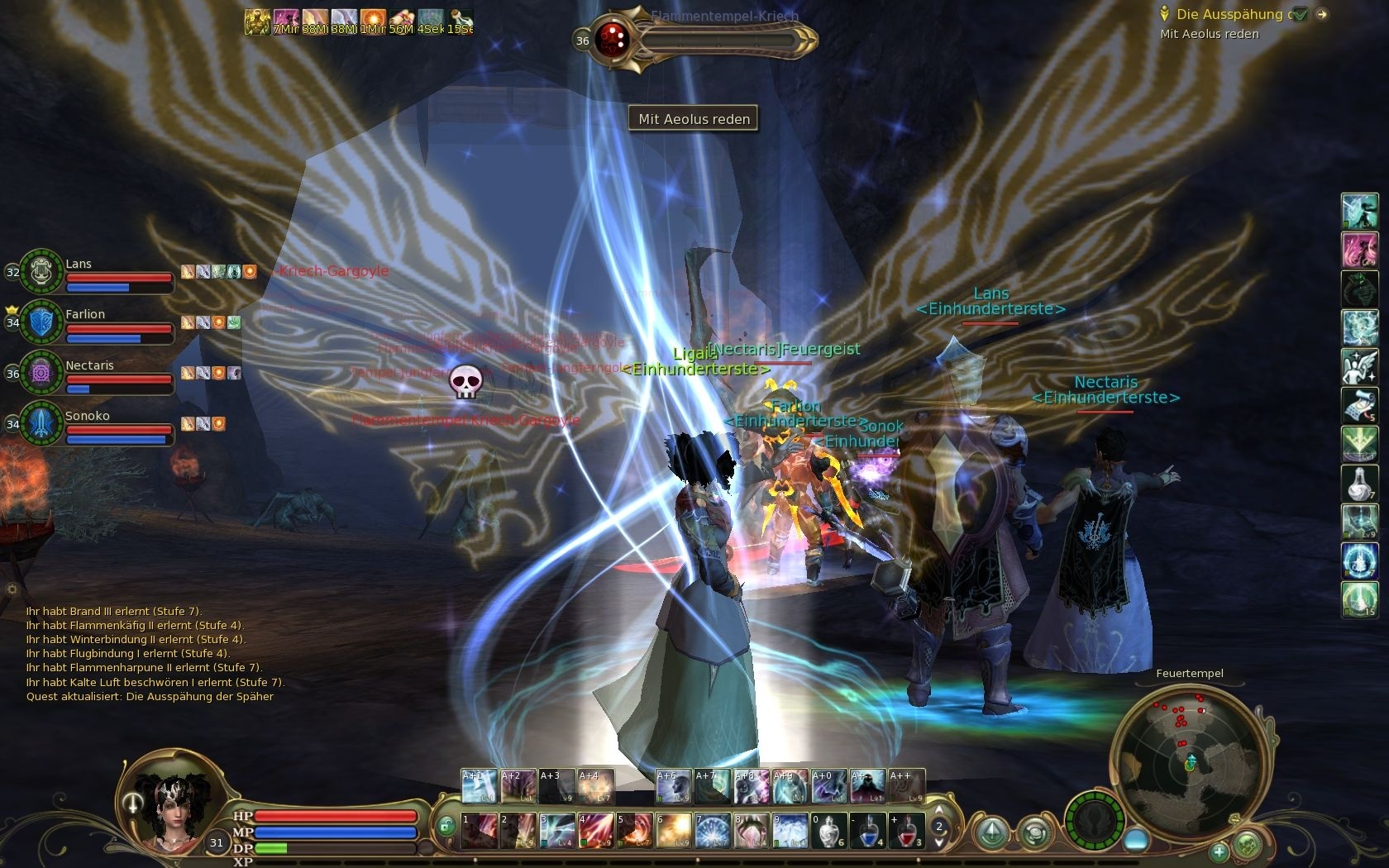
Task: Click the Flammentempel-Kriech boss health bar
Action: coord(719,37)
